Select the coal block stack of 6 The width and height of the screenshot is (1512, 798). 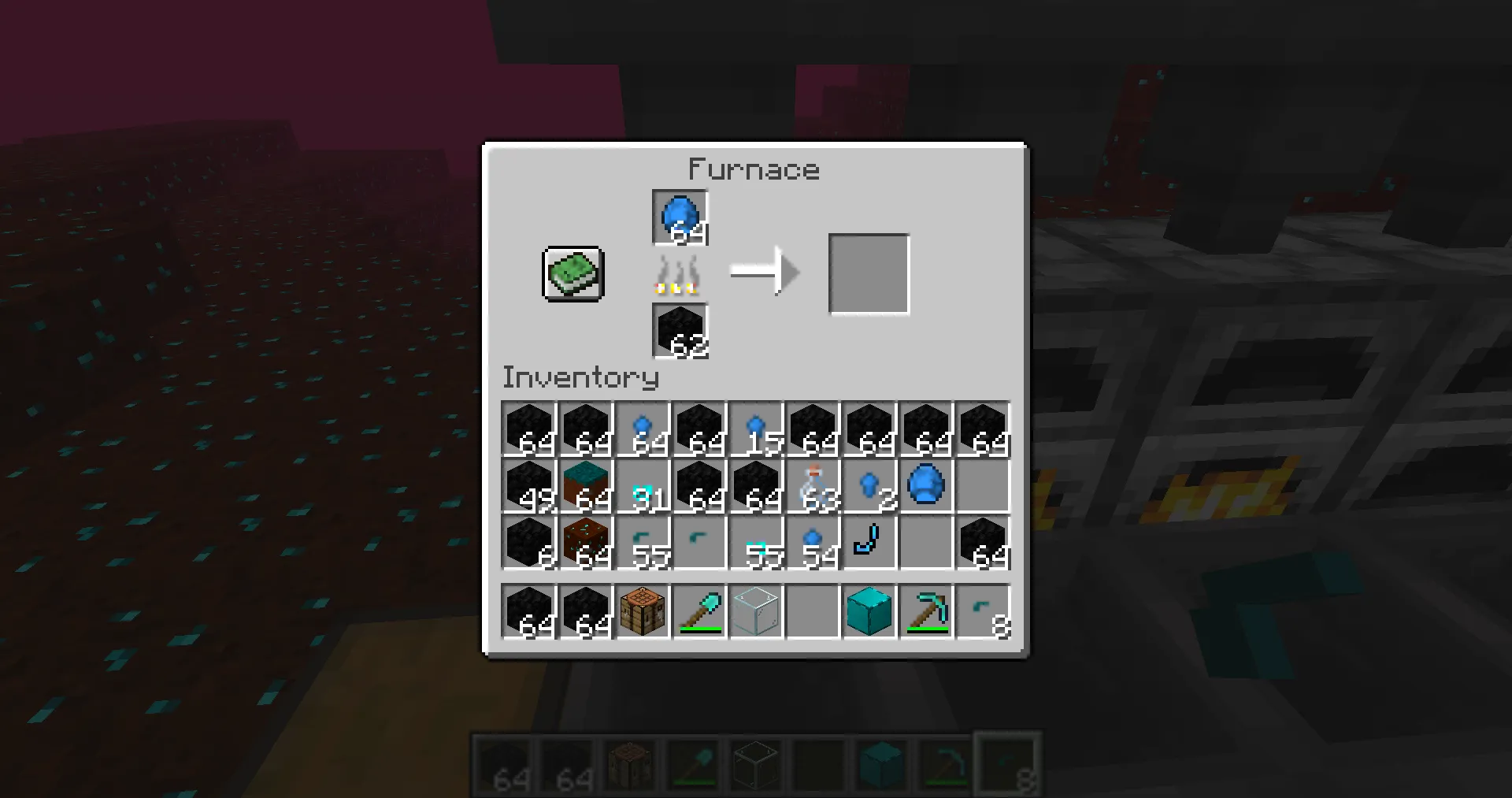(529, 542)
